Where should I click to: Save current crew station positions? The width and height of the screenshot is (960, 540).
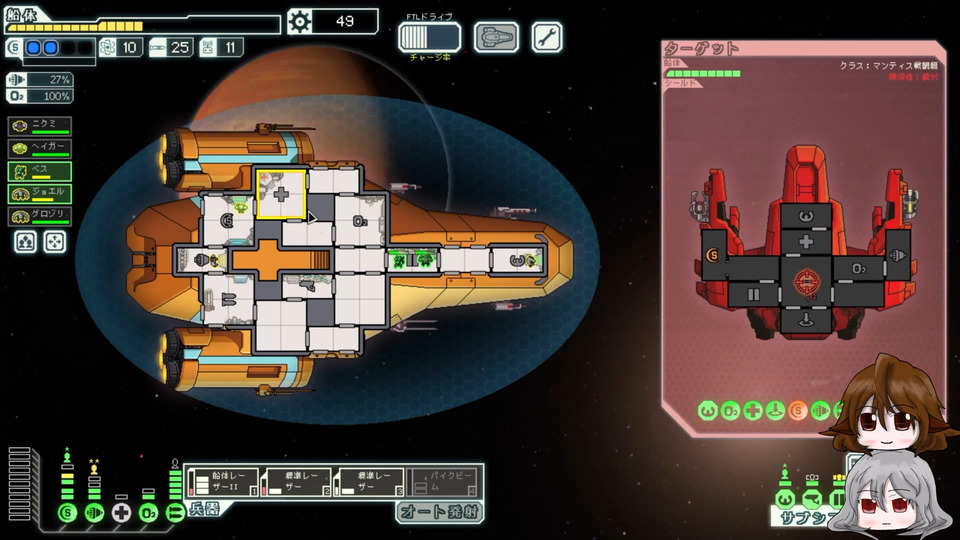click(x=27, y=242)
